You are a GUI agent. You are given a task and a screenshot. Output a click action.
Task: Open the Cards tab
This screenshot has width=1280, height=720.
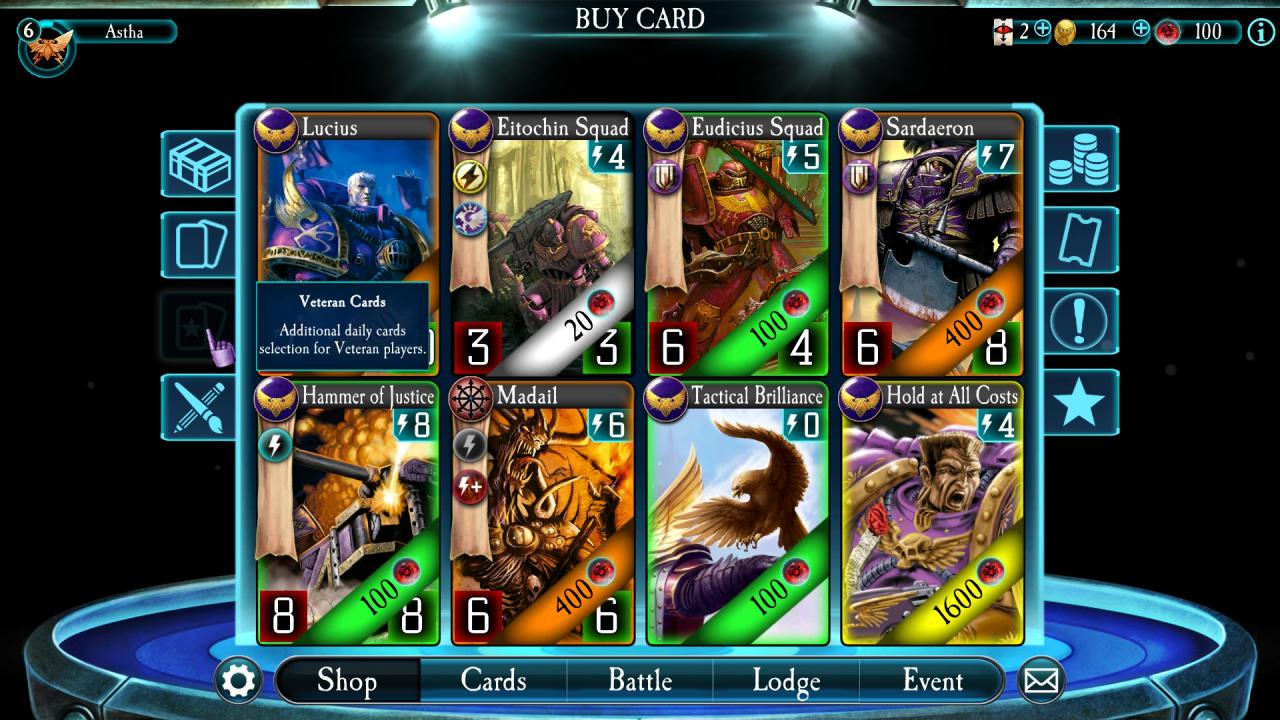click(x=493, y=681)
